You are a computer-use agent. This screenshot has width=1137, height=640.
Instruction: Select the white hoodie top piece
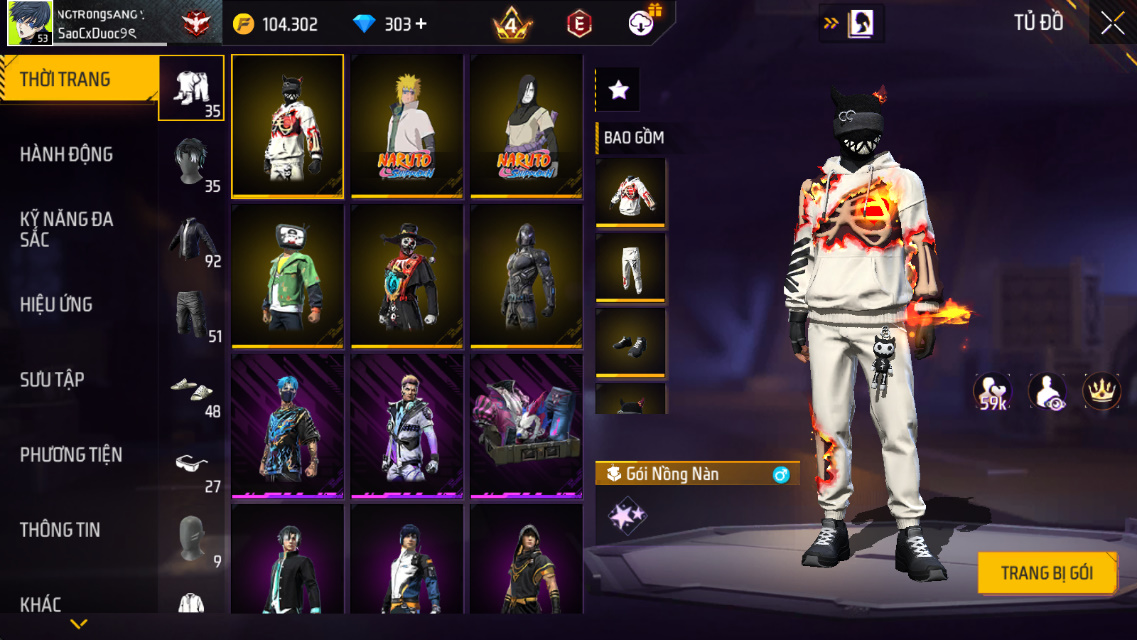pos(631,193)
